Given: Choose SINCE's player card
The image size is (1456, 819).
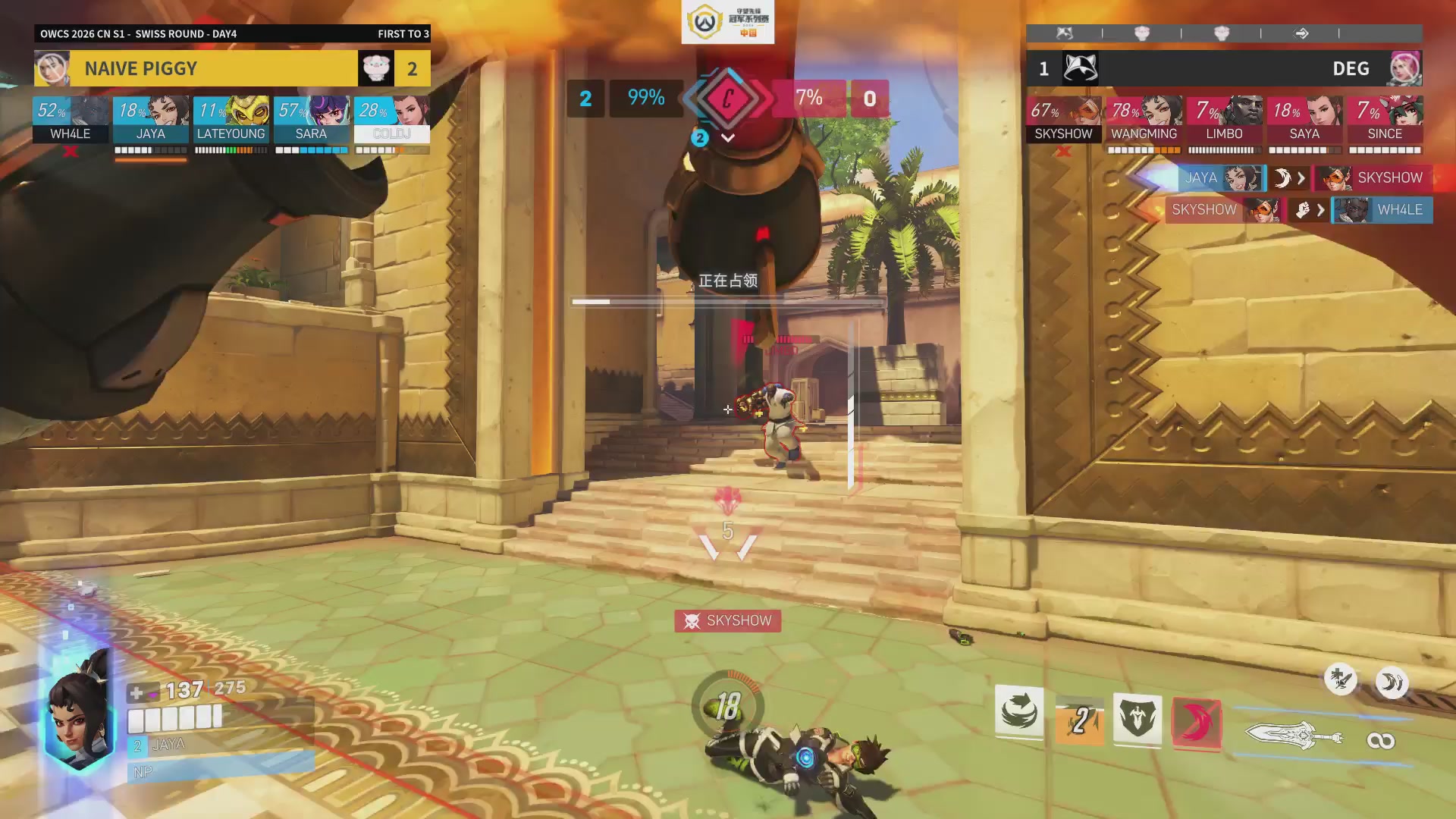Looking at the screenshot, I should (1385, 119).
